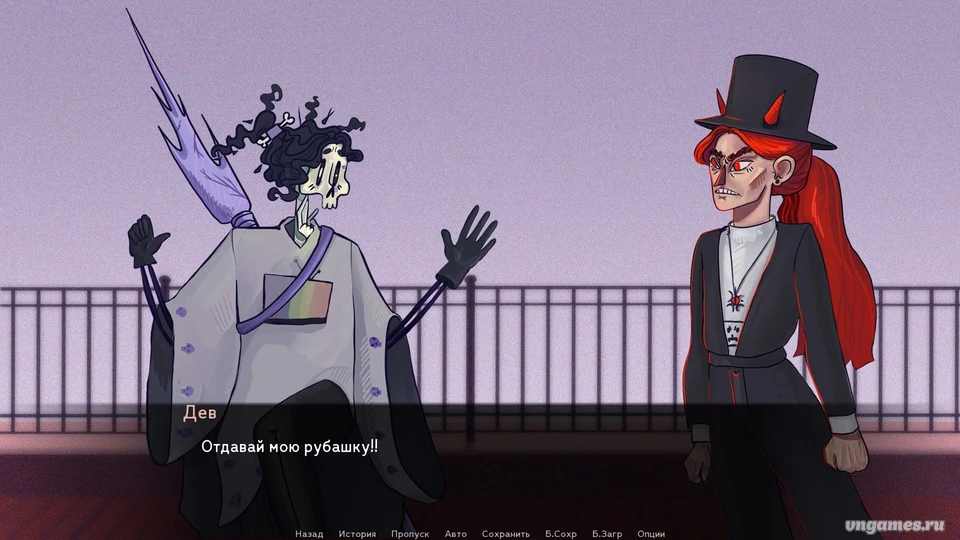Image resolution: width=960 pixels, height=540 pixels.
Task: Toggle Авто auto-advance mode
Action: point(455,534)
